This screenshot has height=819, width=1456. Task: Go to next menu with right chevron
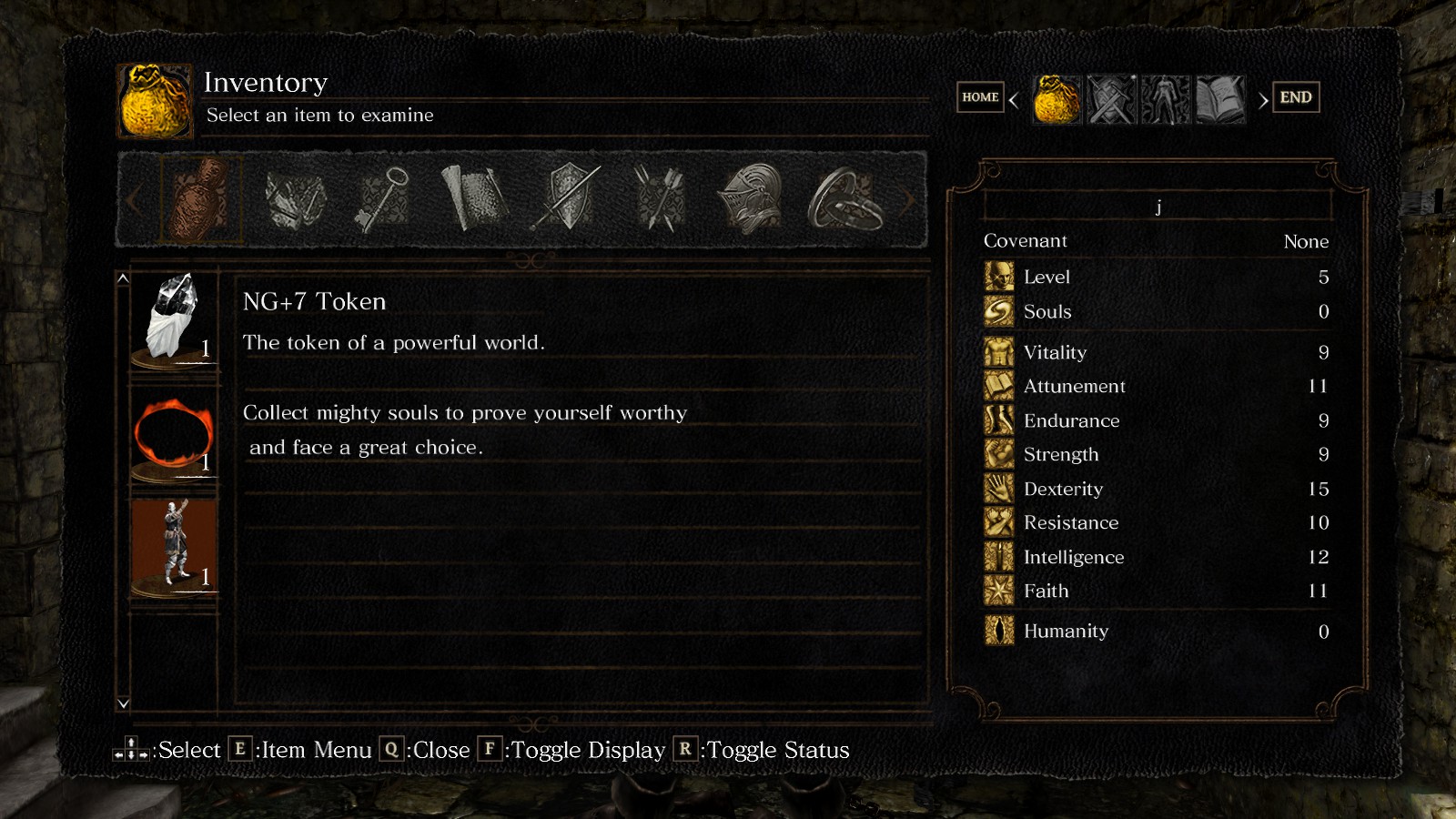1263,100
